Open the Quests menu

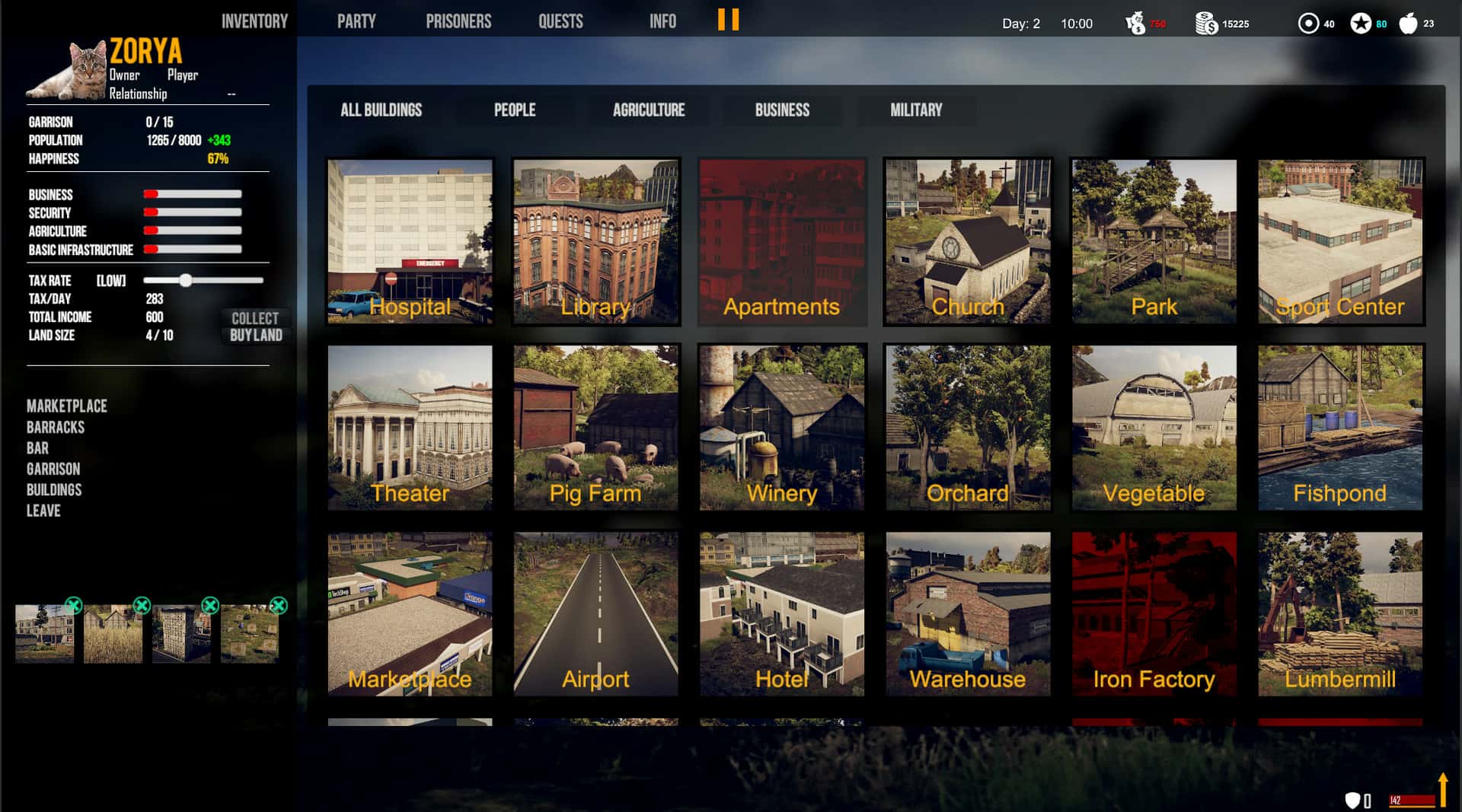[560, 21]
